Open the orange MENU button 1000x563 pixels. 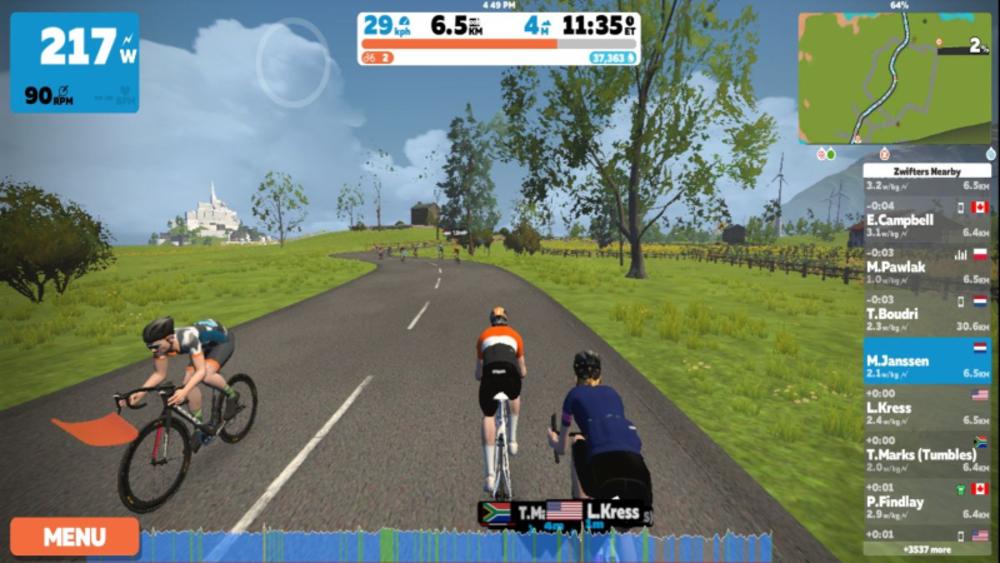point(74,536)
